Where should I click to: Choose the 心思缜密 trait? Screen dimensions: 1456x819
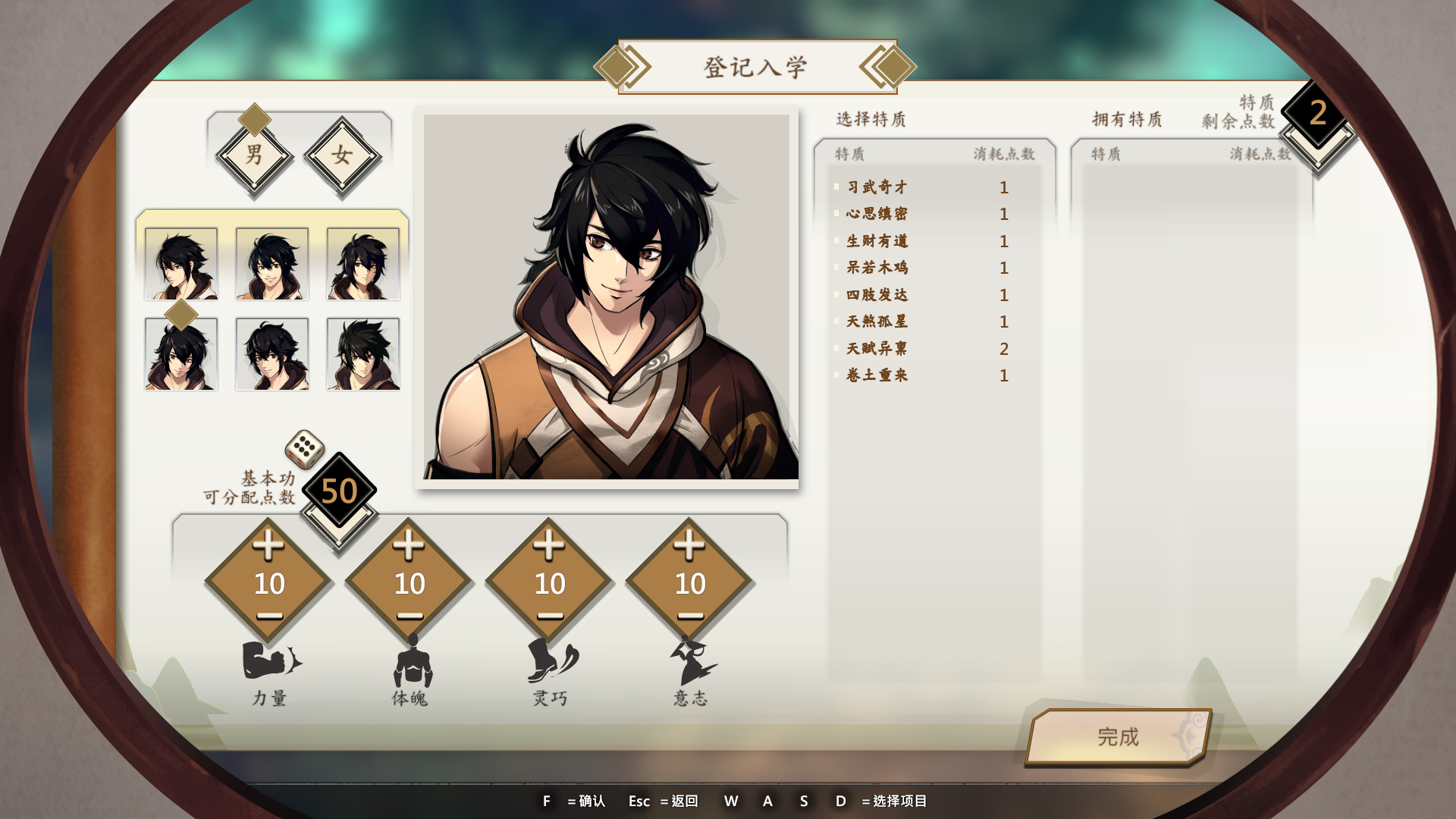pos(877,214)
